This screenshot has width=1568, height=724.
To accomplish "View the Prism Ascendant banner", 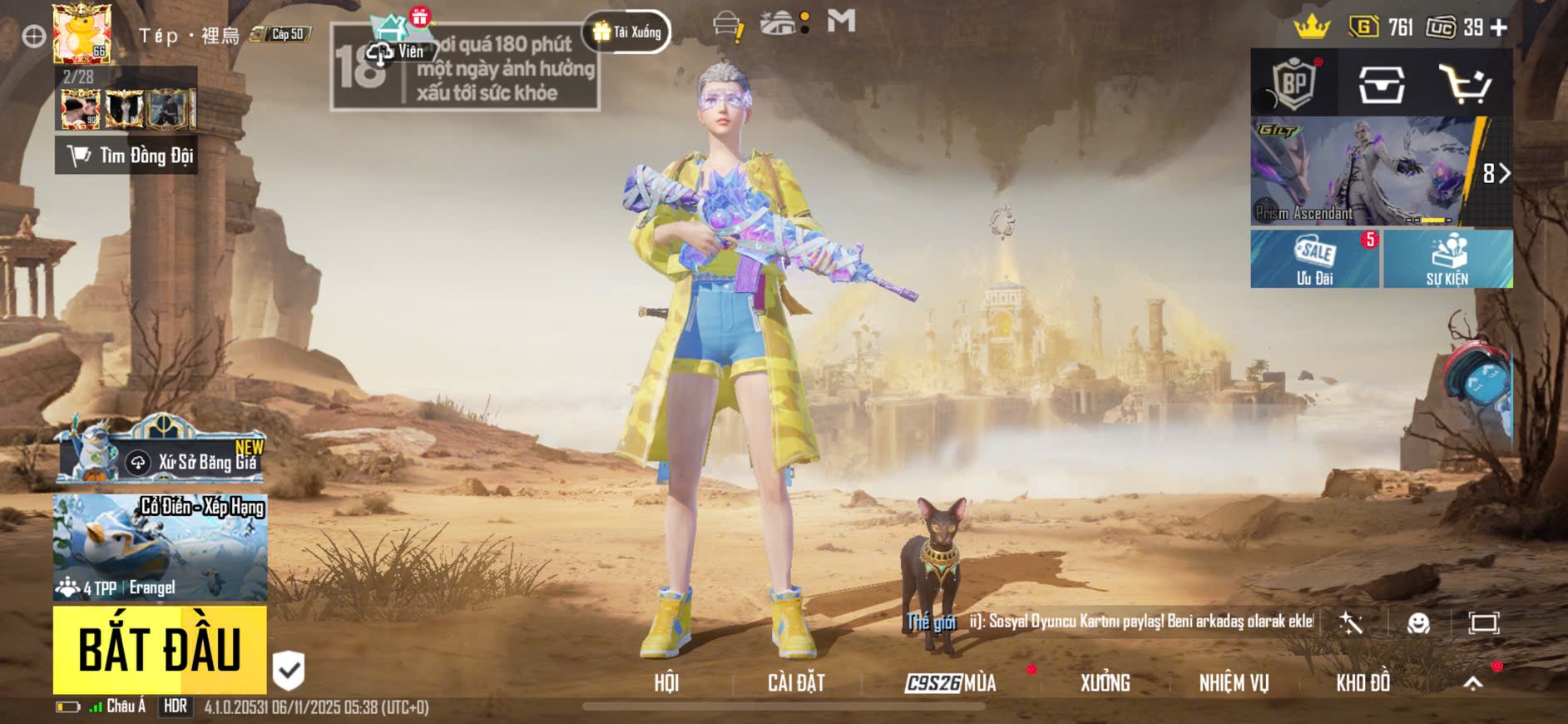I will 1364,171.
